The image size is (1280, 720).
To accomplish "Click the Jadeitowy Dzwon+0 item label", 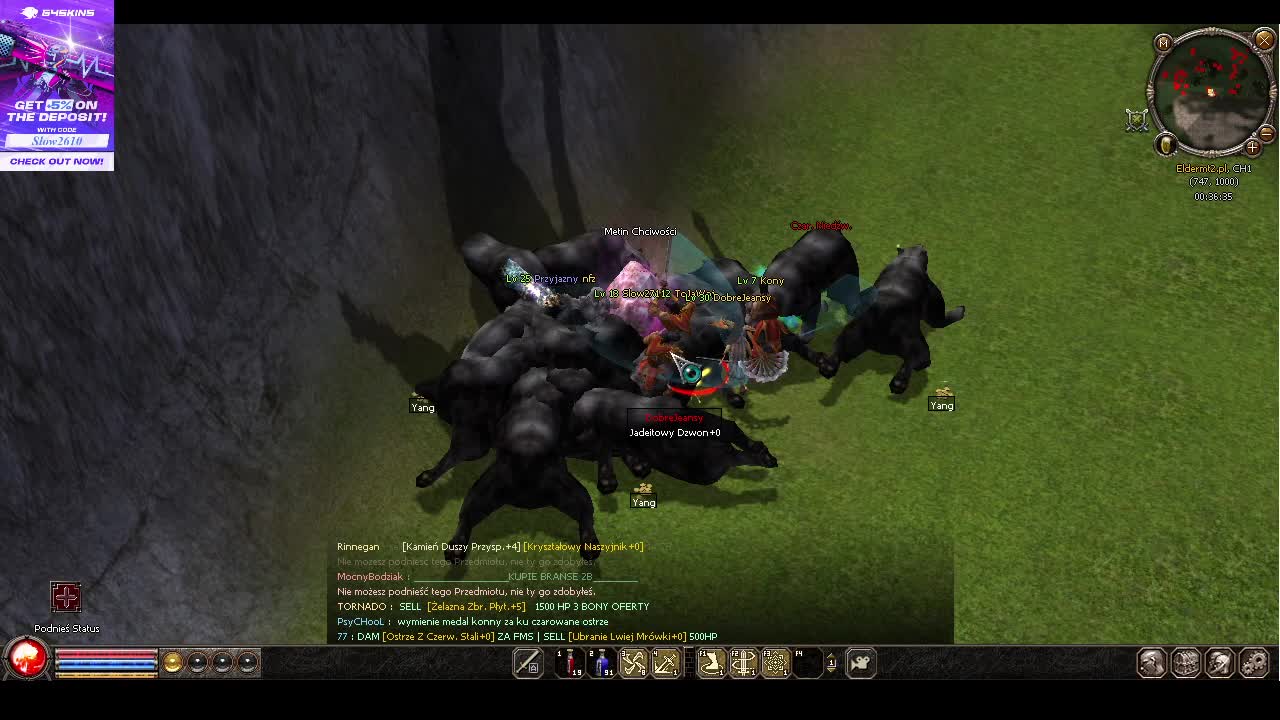I will 675,433.
